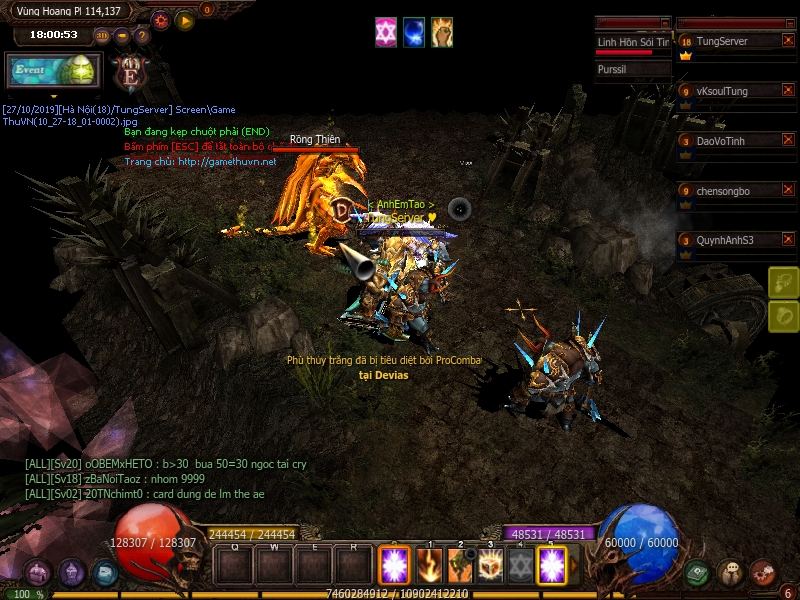The width and height of the screenshot is (800, 600).
Task: Select the golden fist buff icon
Action: point(442,32)
